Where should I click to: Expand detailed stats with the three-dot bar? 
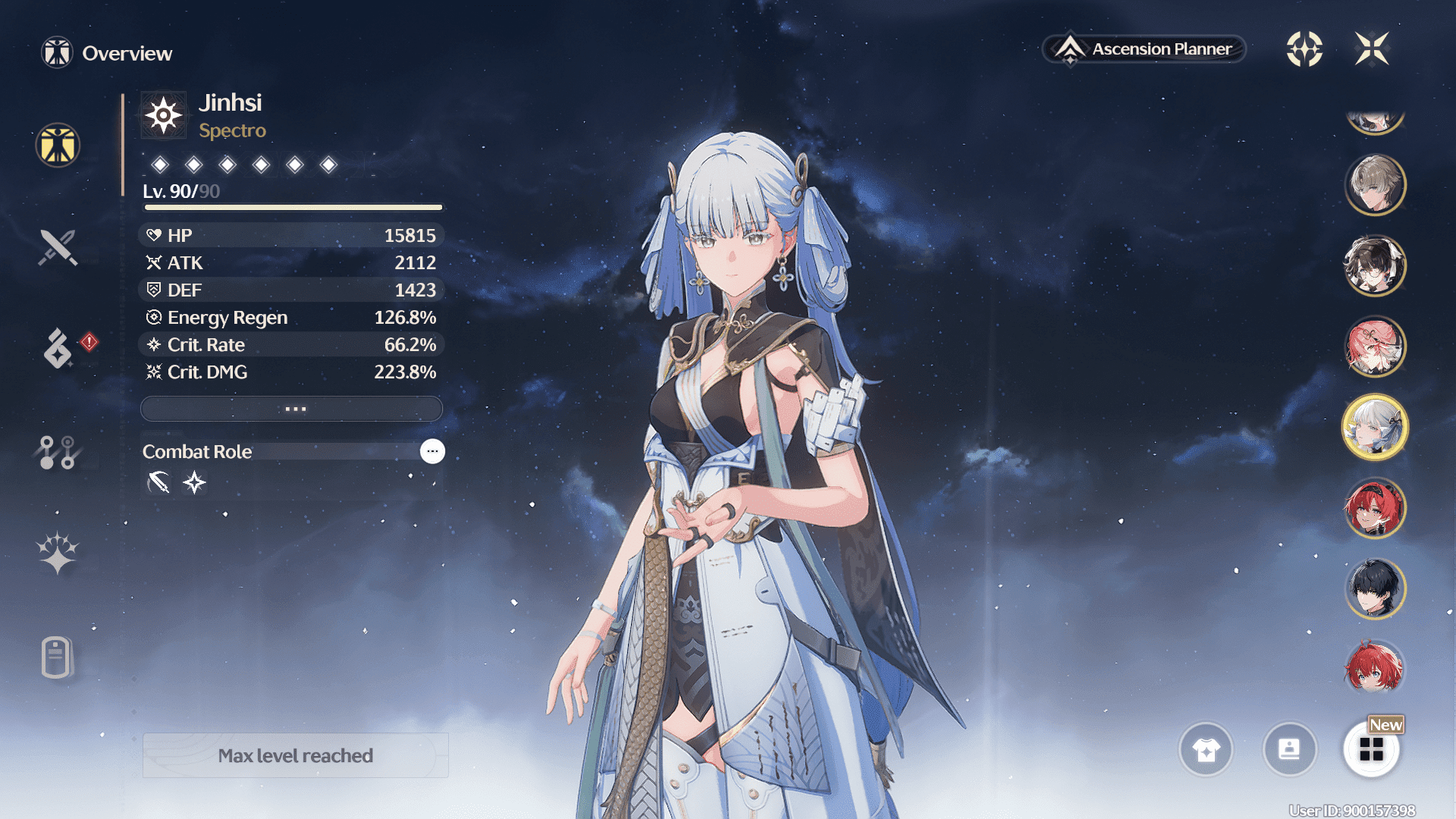point(292,409)
